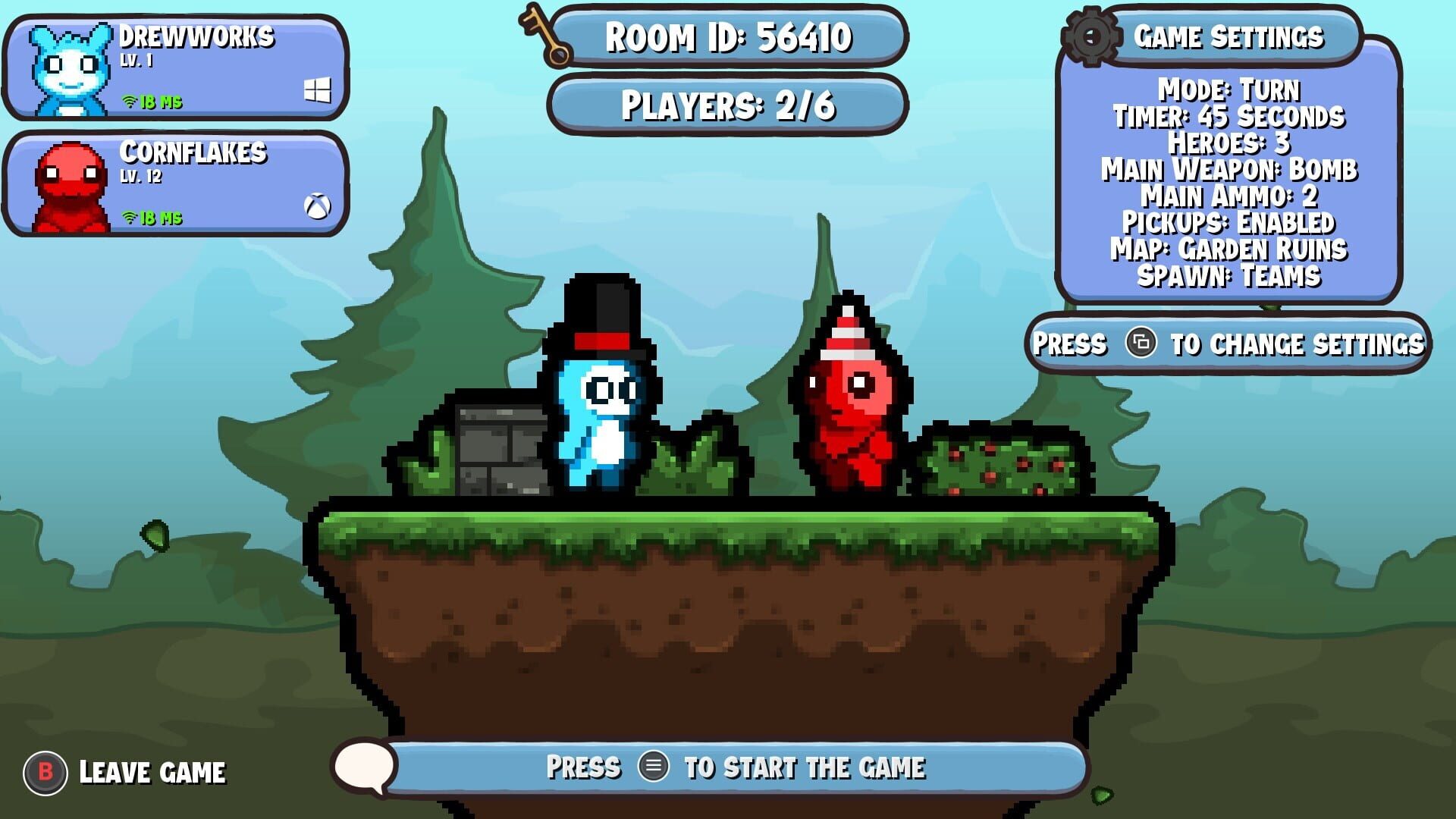This screenshot has height=819, width=1456.
Task: Click the start the game bar
Action: [736, 767]
